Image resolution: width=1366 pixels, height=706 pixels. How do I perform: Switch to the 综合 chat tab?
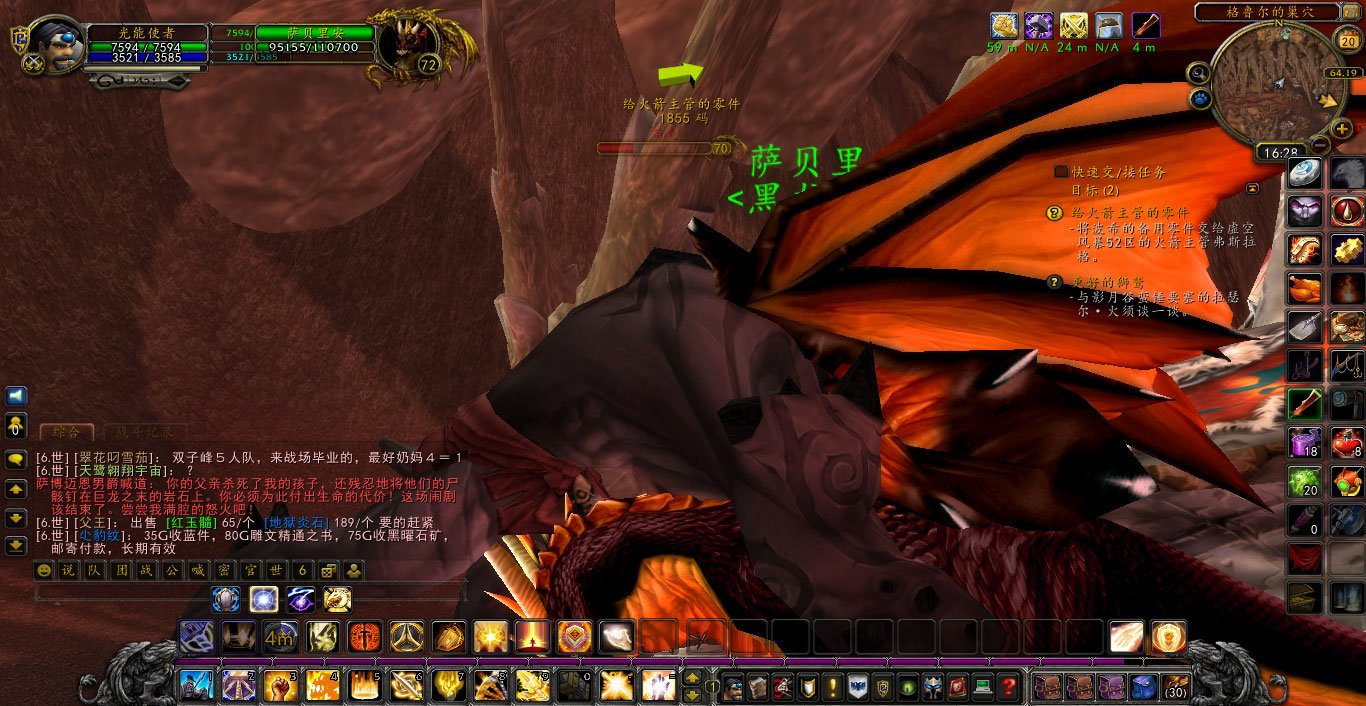coord(66,432)
